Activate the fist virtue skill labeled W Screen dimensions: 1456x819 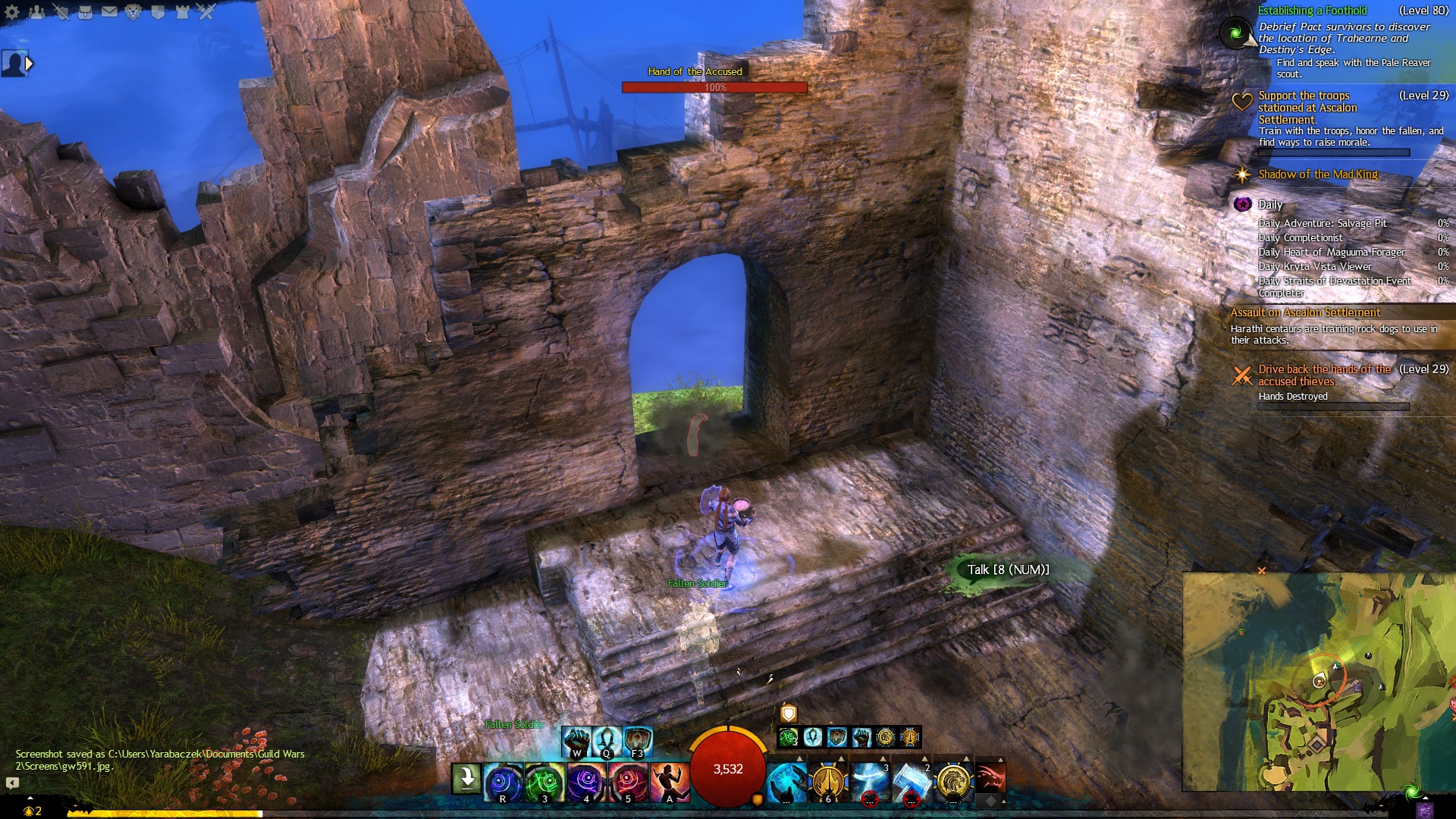coord(576,741)
